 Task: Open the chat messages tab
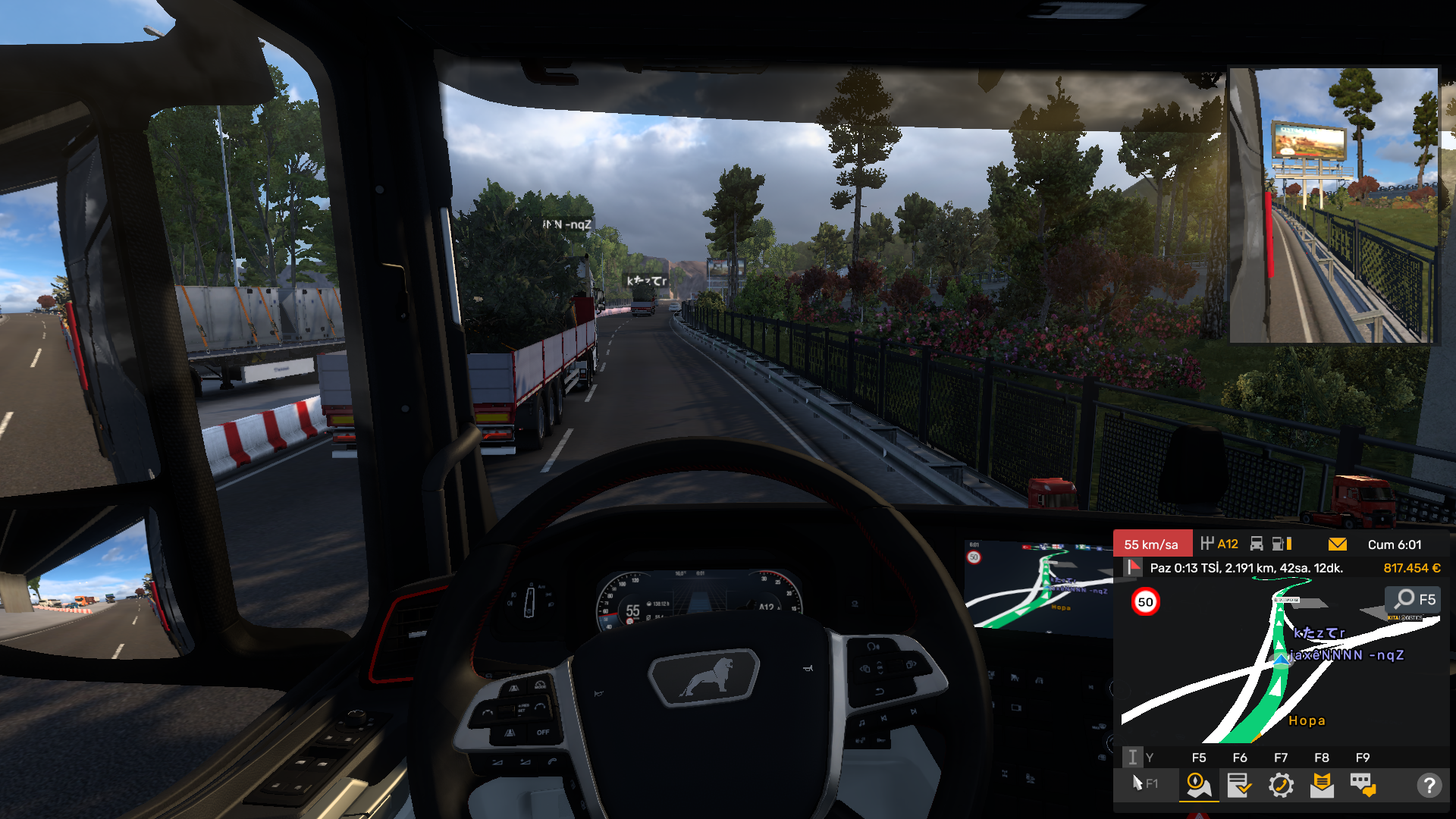[x=1363, y=785]
